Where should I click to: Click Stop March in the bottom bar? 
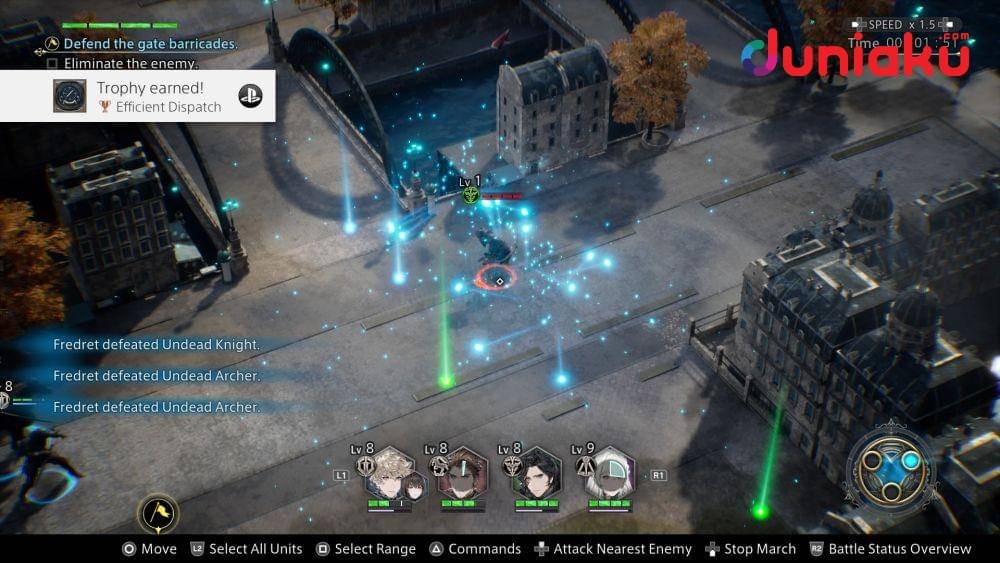coord(750,549)
